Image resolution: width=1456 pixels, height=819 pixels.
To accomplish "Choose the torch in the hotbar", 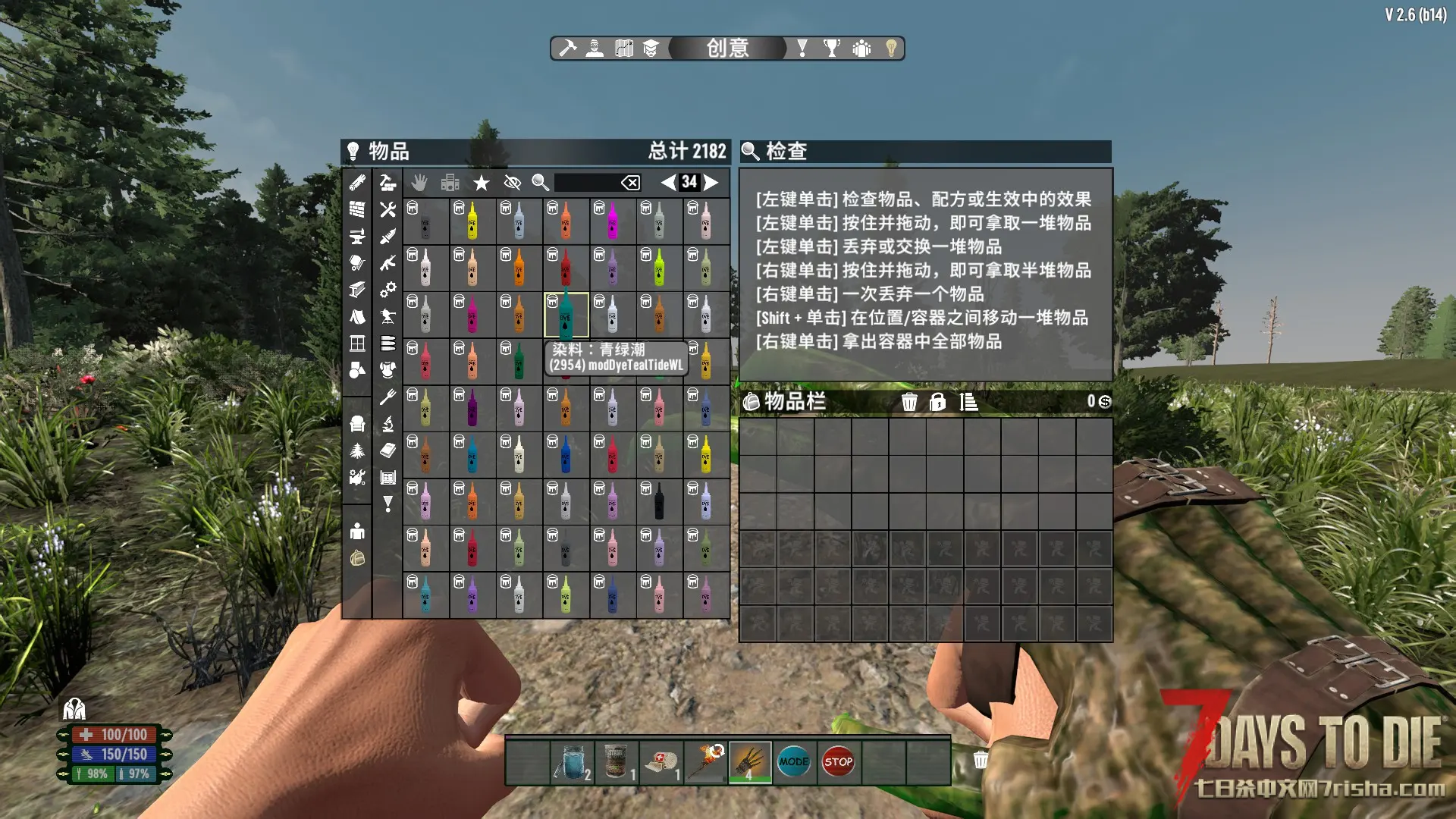I will coord(706,762).
